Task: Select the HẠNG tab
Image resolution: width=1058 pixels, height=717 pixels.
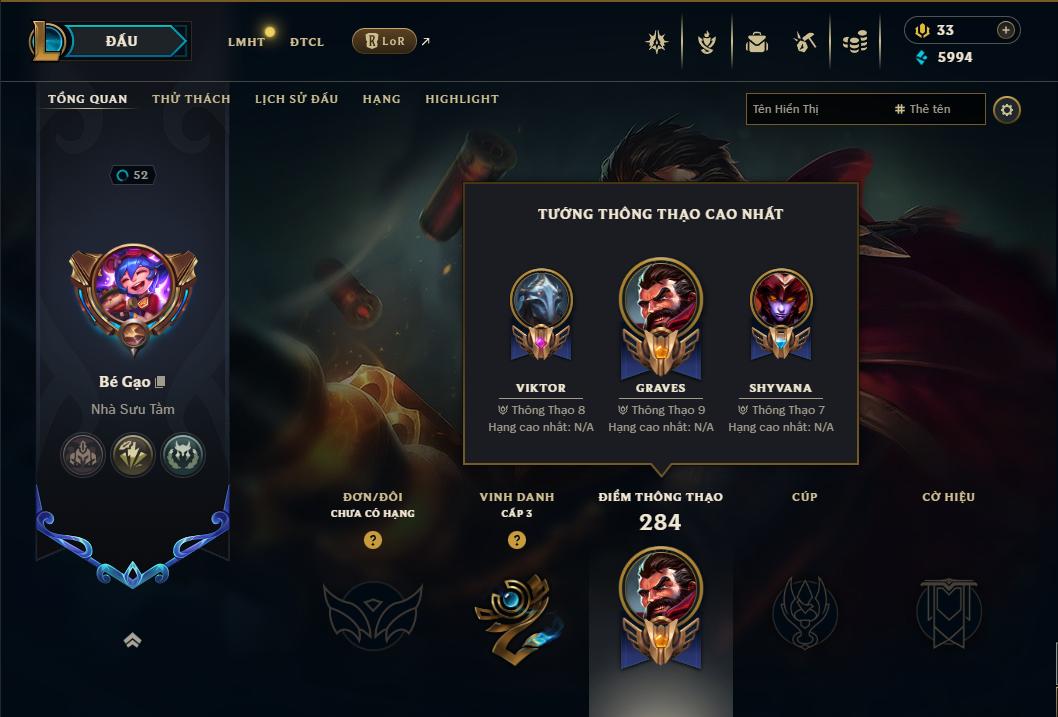Action: click(x=381, y=99)
